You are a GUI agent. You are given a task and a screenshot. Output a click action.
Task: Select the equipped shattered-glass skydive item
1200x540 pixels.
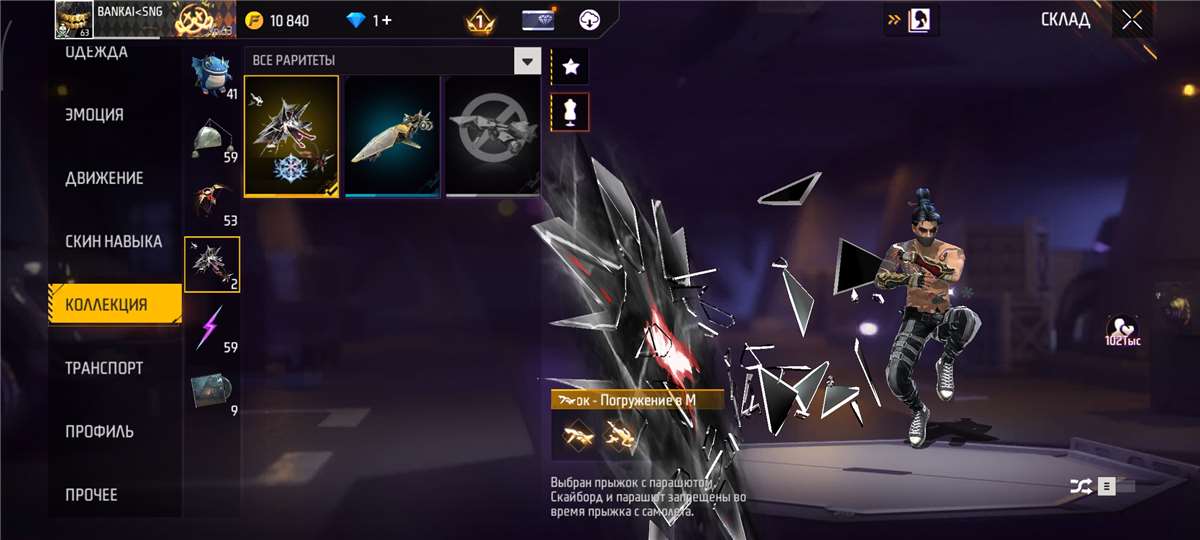coord(291,136)
